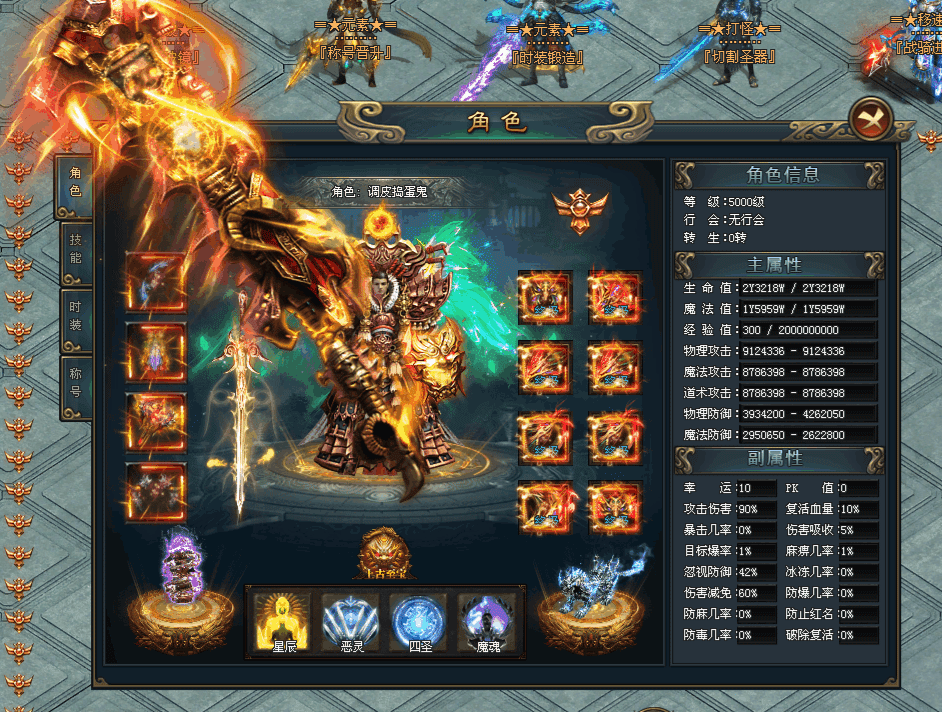Viewport: 942px width, 712px height.
Task: Show the 角色 character tab
Action: pyautogui.click(x=75, y=182)
